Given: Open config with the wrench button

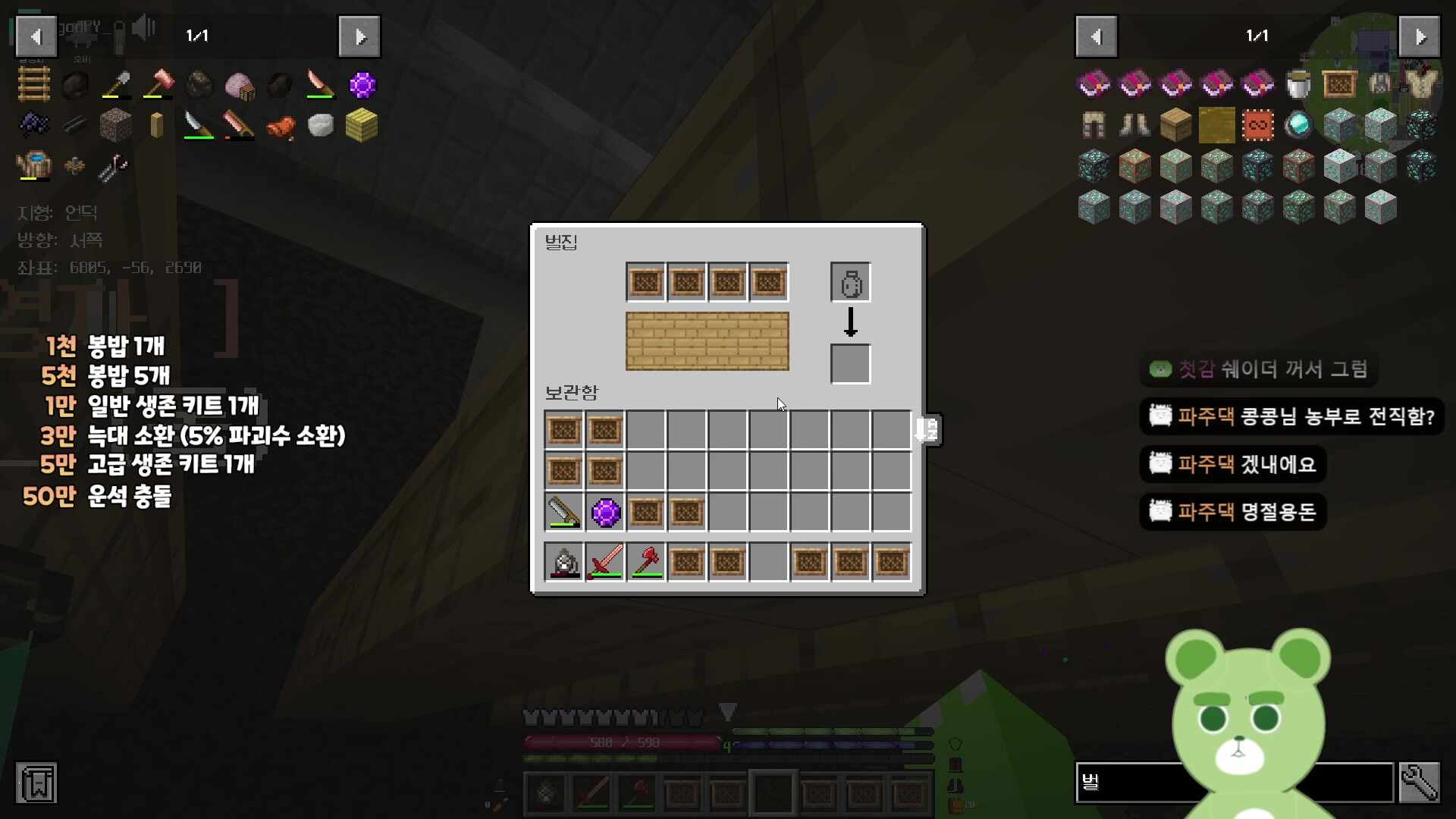Looking at the screenshot, I should click(1419, 782).
